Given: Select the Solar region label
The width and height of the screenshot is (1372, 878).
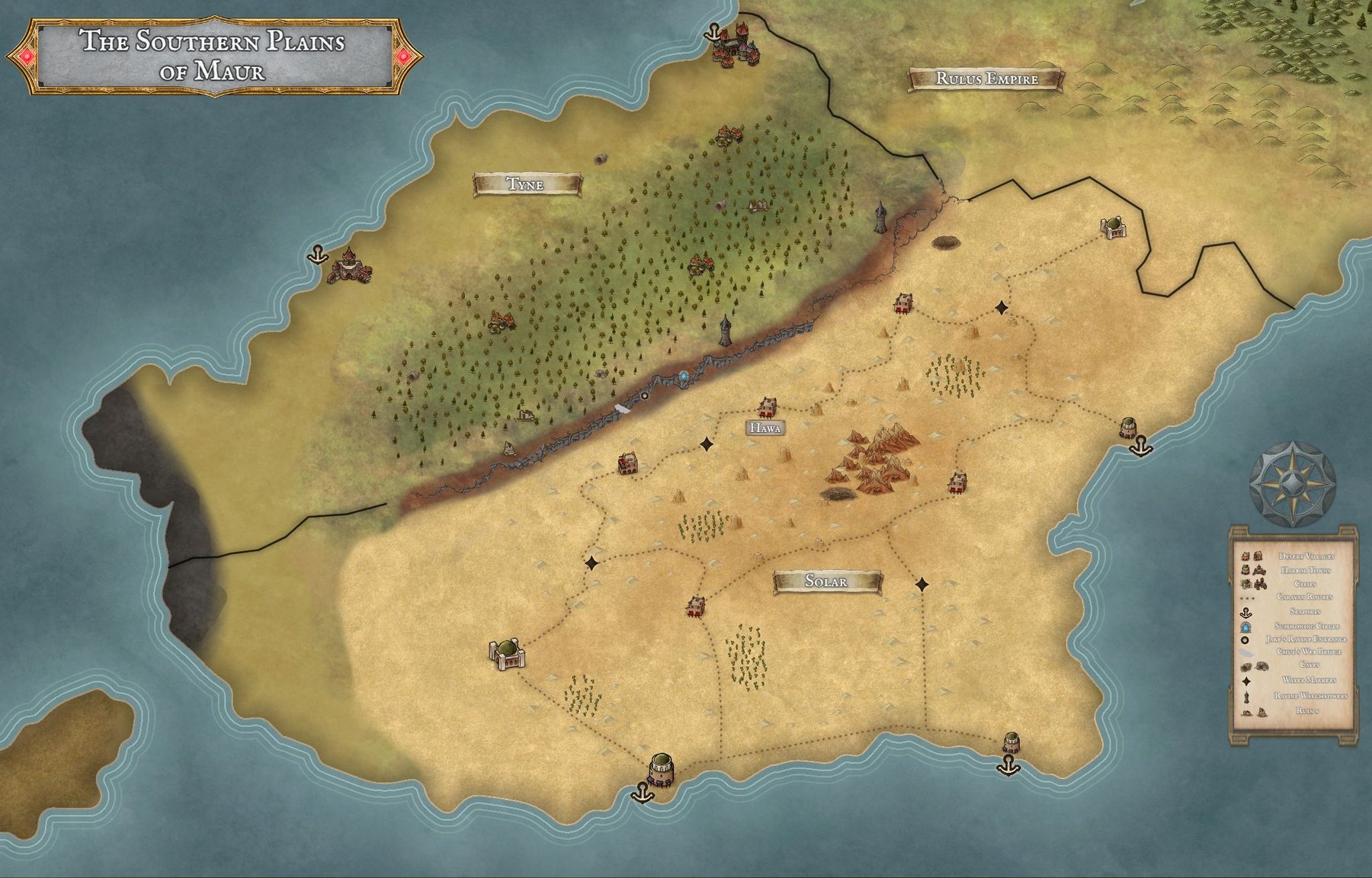Looking at the screenshot, I should [x=827, y=582].
